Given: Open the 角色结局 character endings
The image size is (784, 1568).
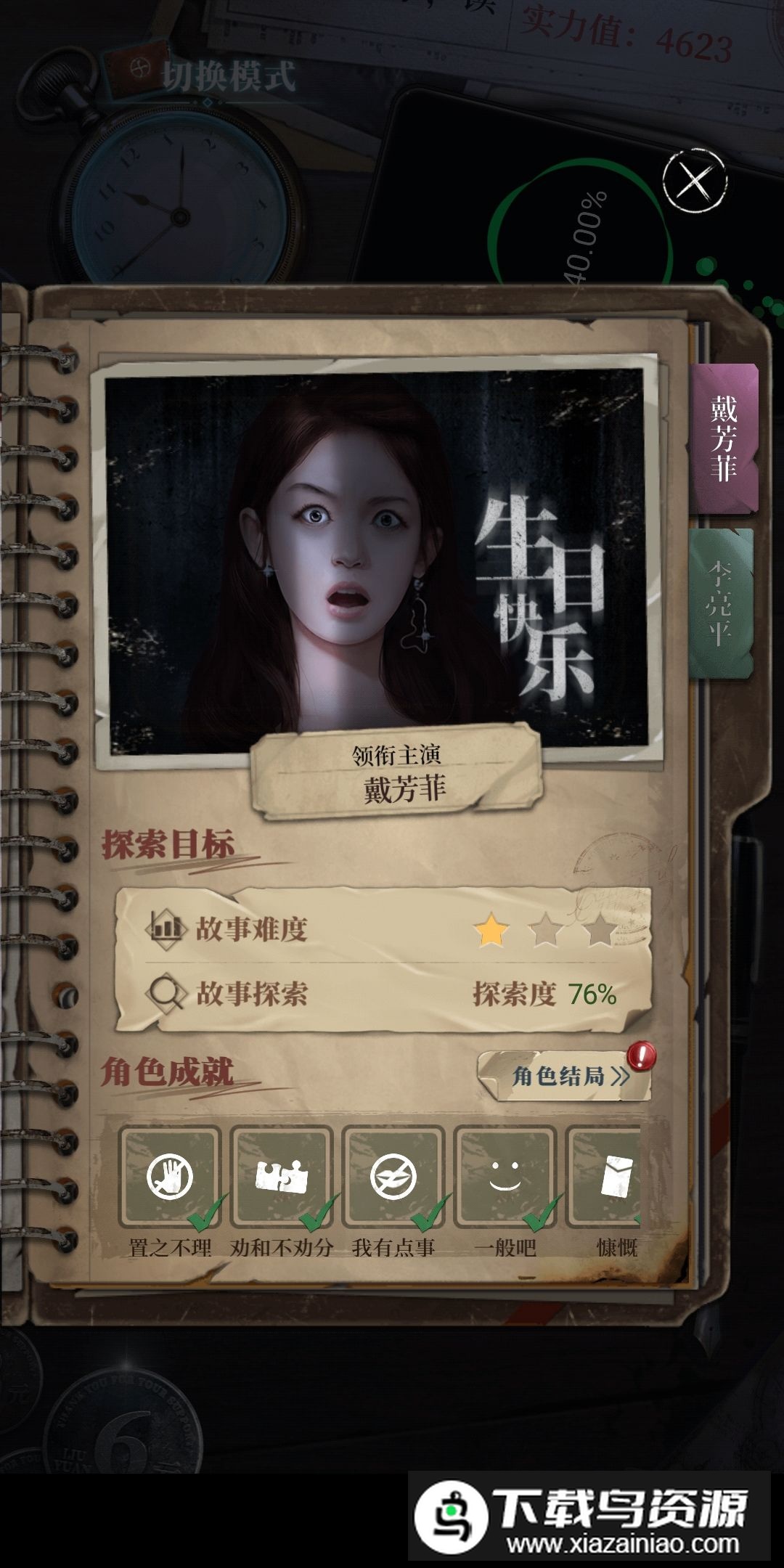Looking at the screenshot, I should [x=564, y=1075].
